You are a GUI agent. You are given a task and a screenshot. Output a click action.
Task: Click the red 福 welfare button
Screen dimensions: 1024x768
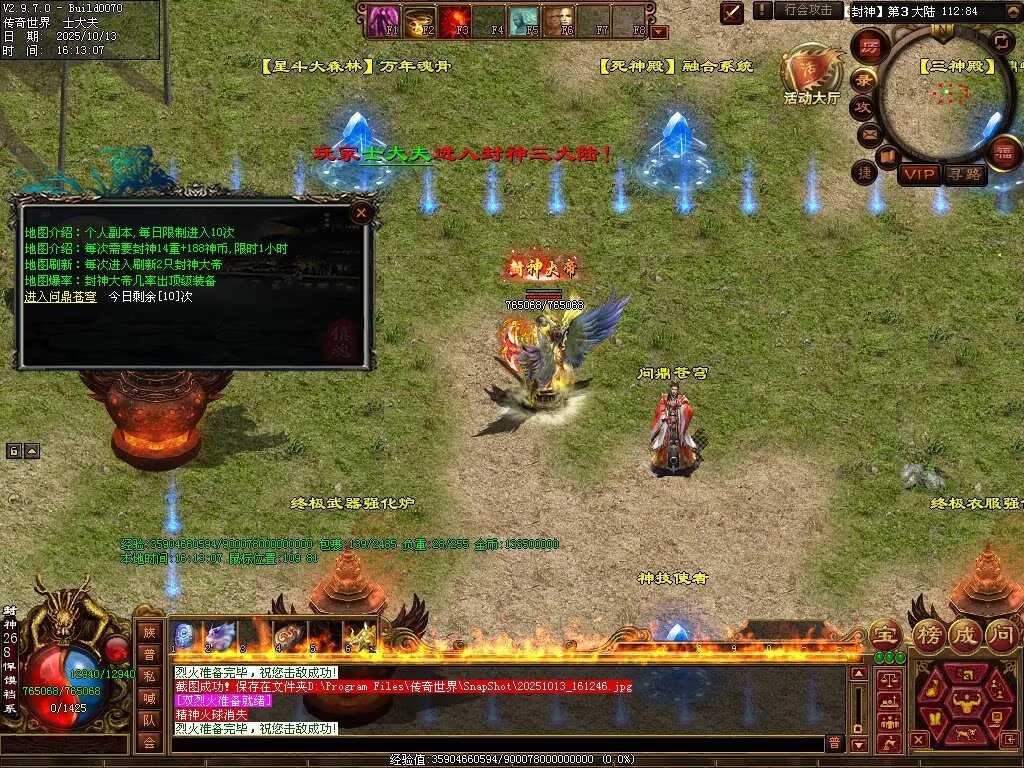(1003, 154)
